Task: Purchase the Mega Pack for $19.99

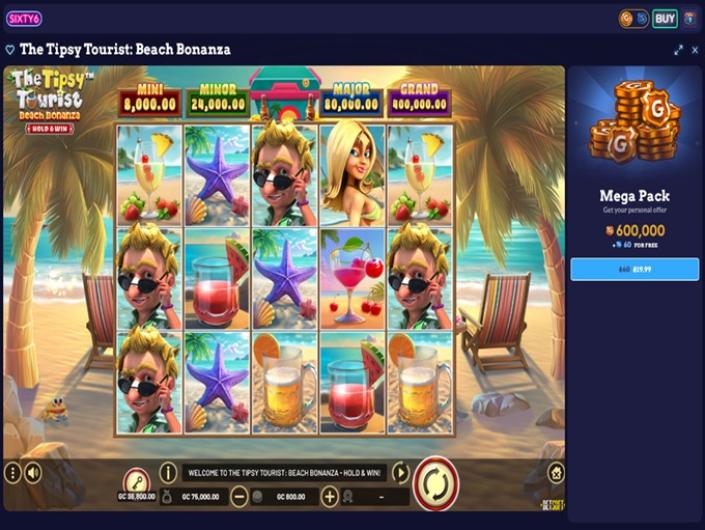Action: [x=634, y=269]
